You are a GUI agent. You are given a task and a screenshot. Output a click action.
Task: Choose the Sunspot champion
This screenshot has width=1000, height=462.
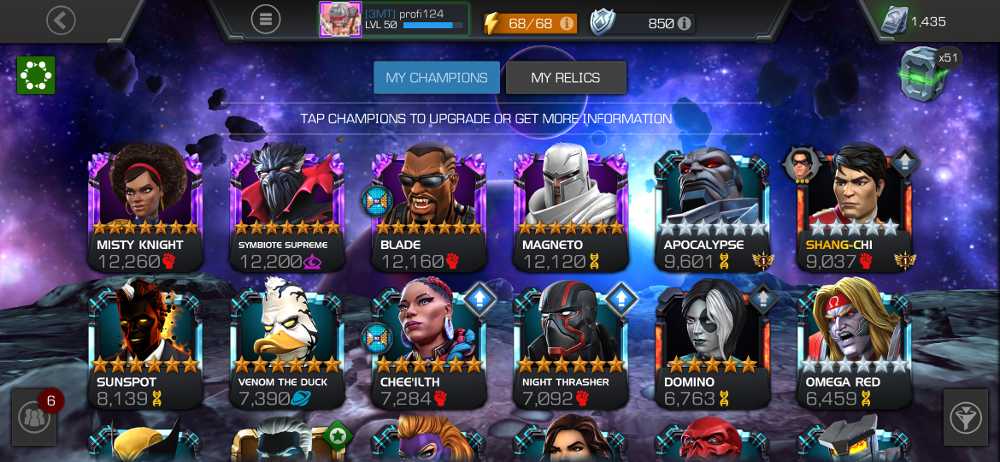coord(146,347)
